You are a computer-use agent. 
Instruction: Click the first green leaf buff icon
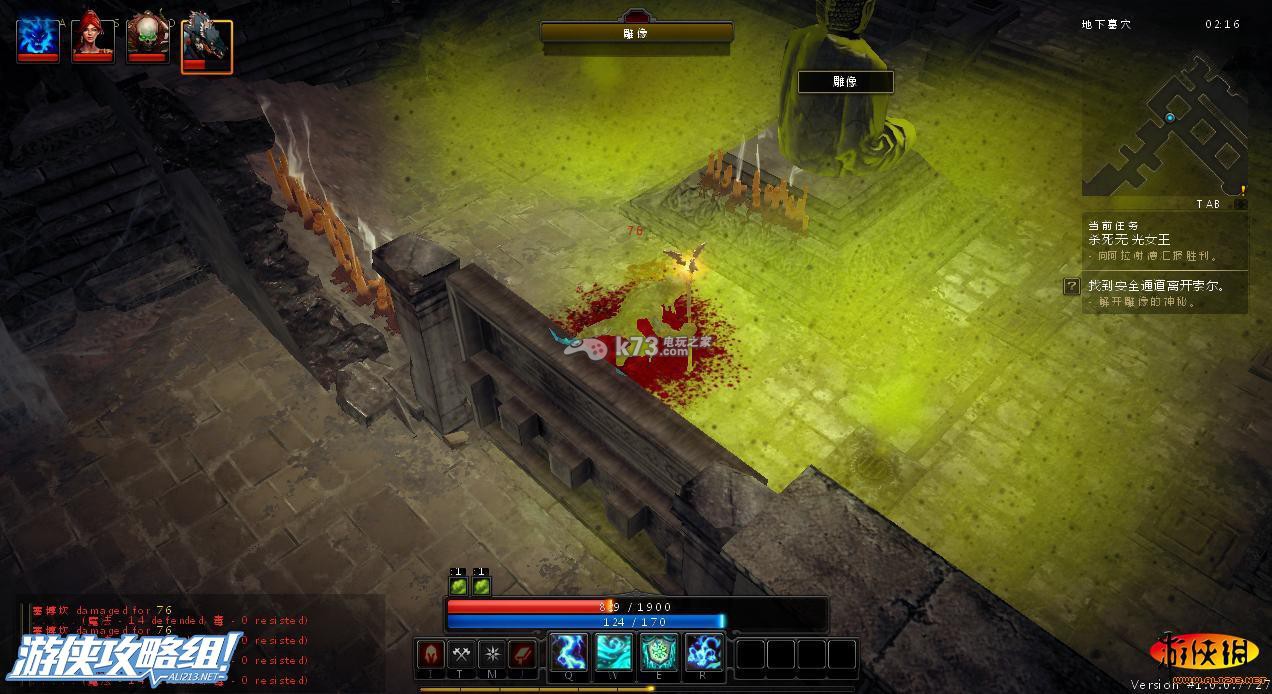coord(458,585)
